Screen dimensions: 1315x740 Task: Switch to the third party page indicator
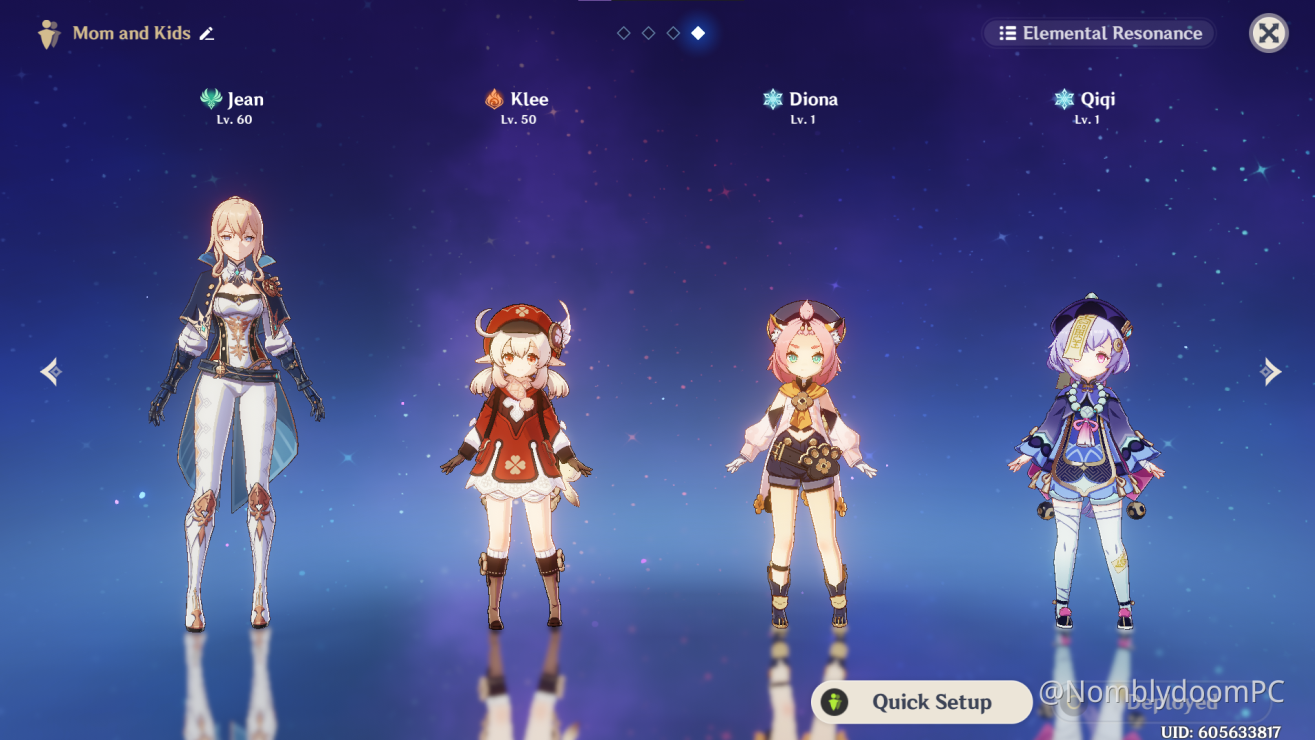pyautogui.click(x=673, y=33)
